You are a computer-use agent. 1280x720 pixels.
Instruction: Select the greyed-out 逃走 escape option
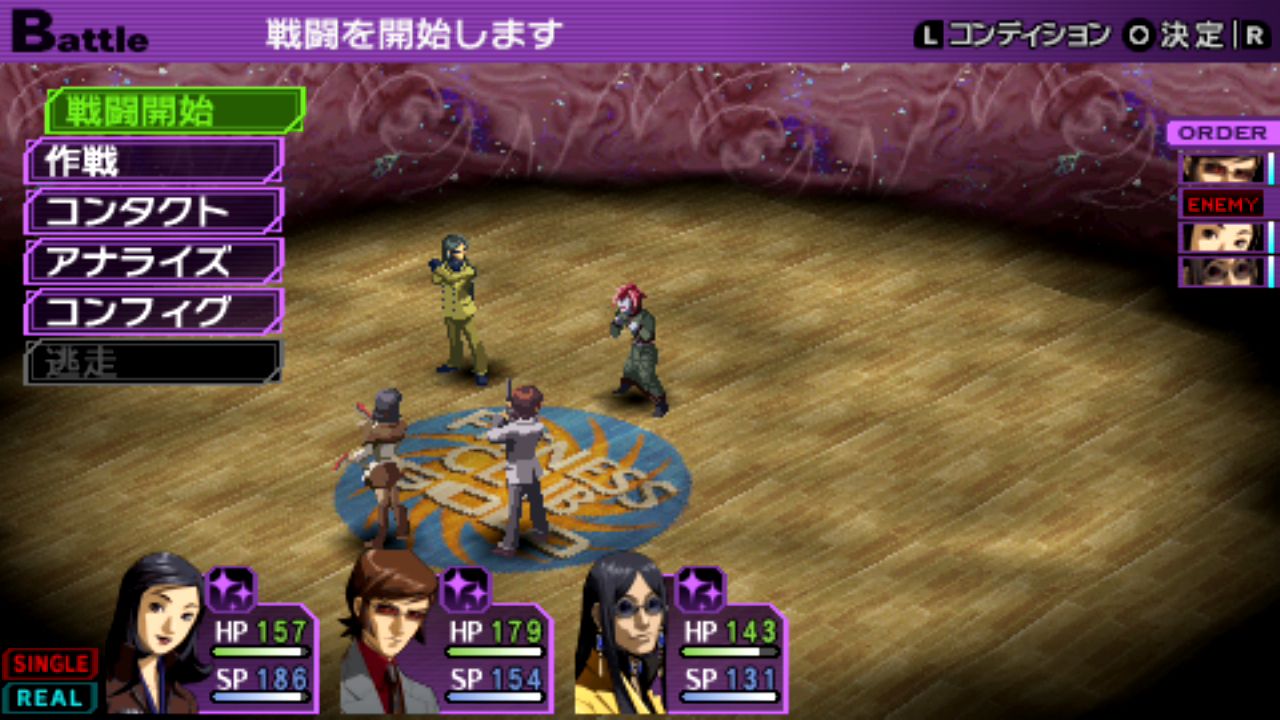click(x=154, y=362)
